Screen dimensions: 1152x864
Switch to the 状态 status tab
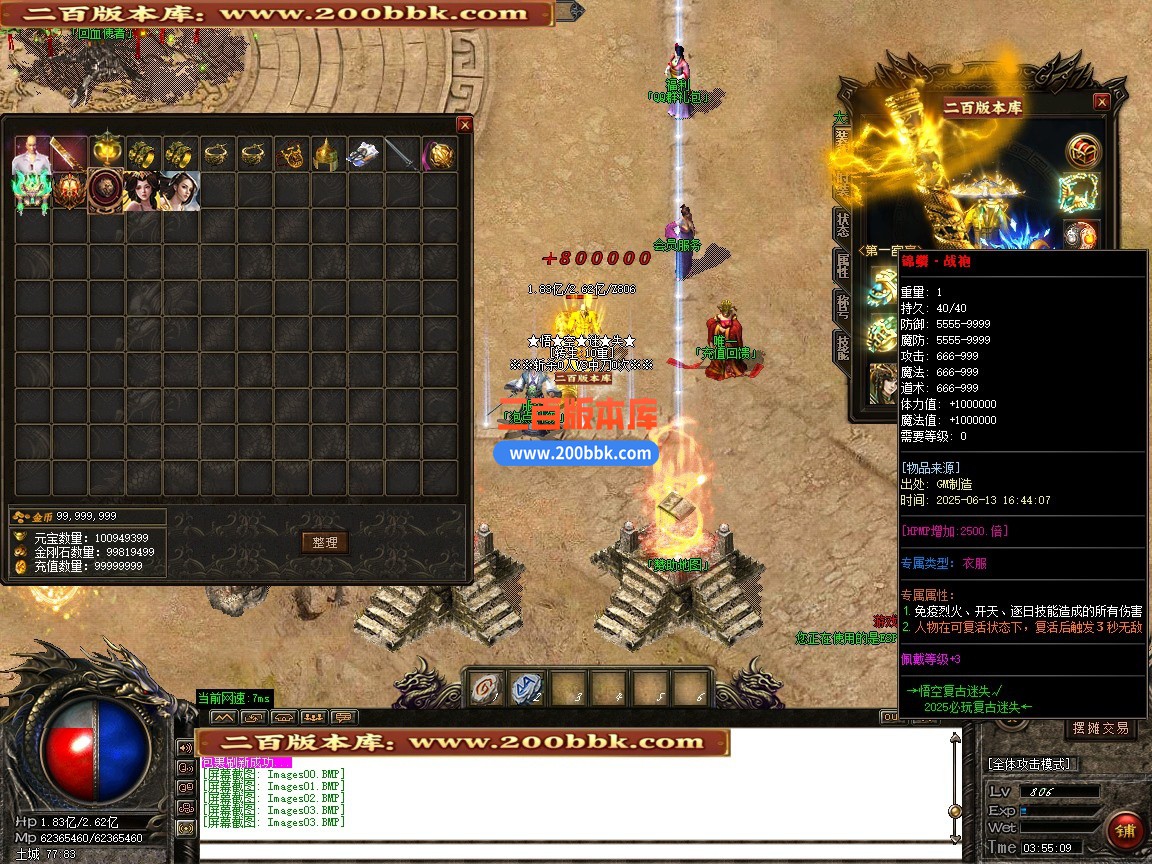(842, 224)
